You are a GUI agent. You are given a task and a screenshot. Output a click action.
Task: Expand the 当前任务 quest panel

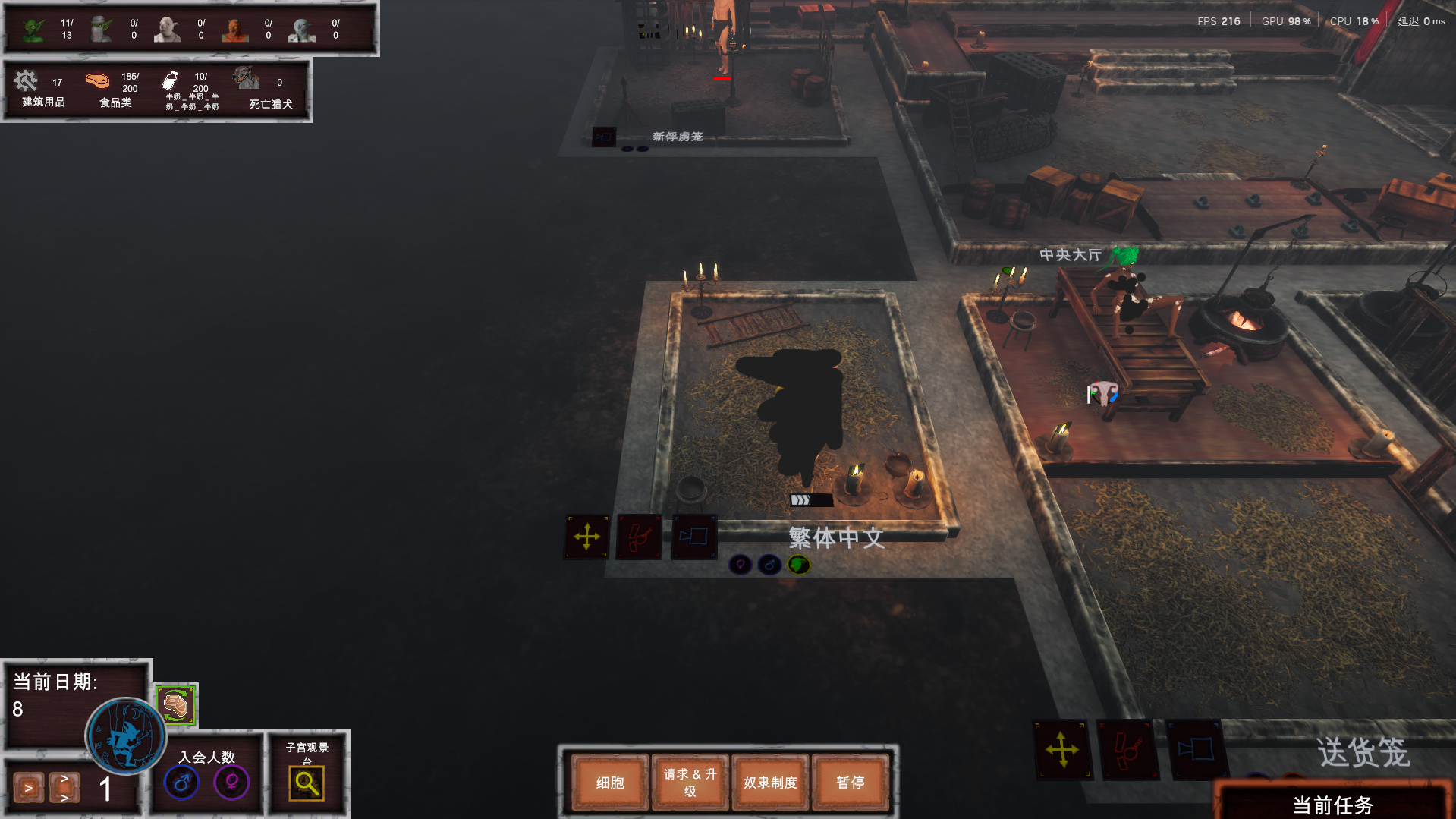[1332, 805]
